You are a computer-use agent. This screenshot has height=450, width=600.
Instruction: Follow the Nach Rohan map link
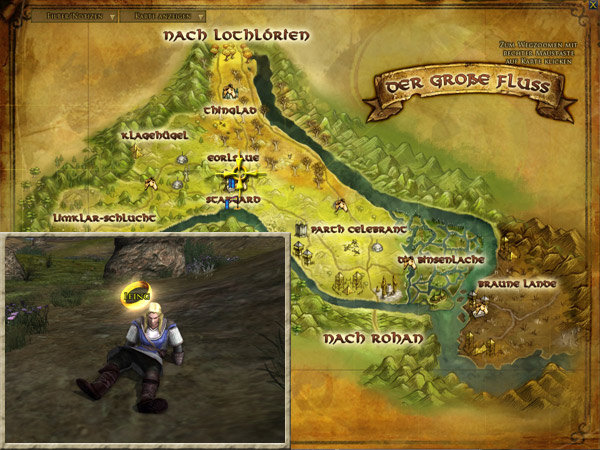point(372,339)
